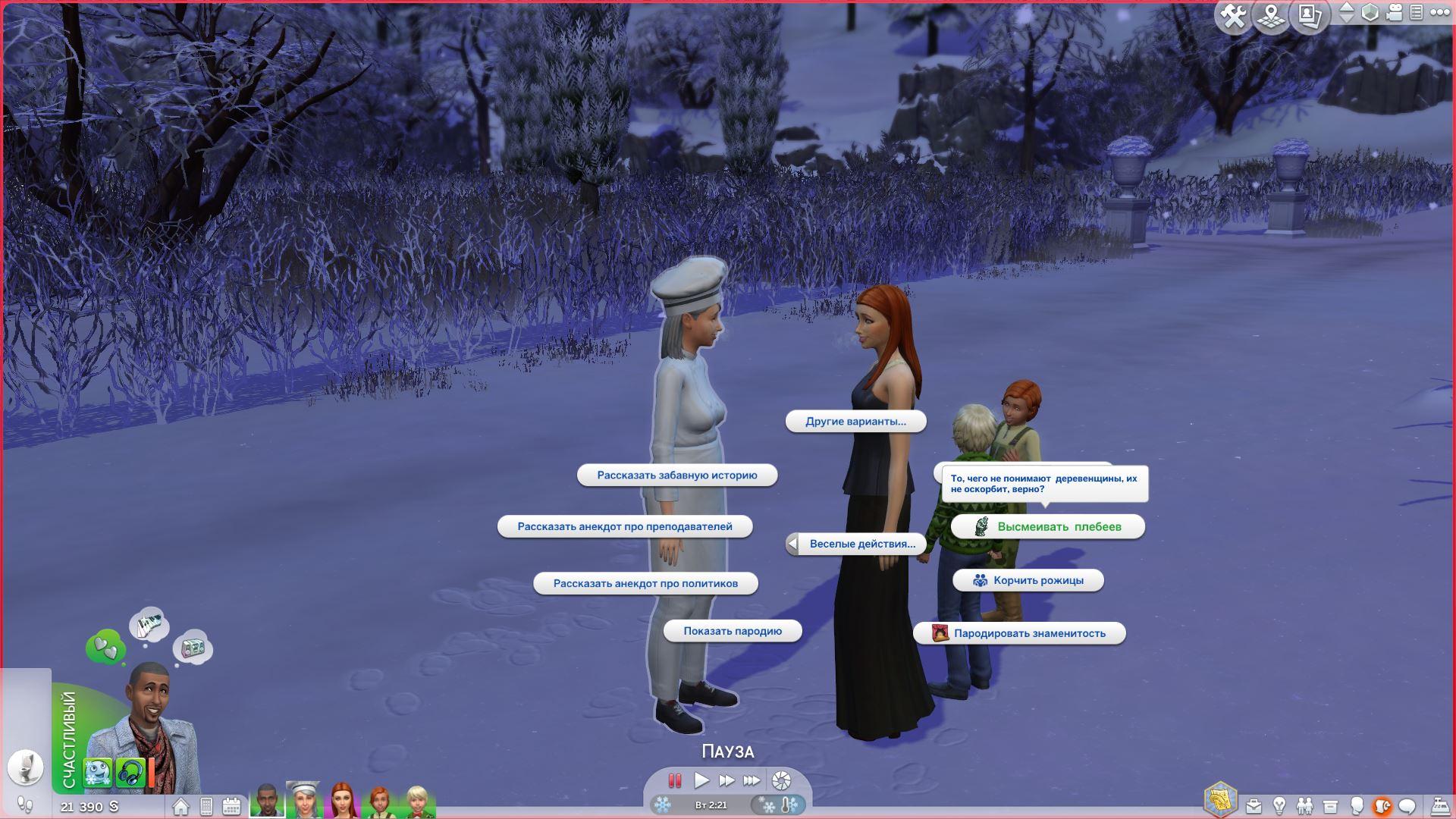
Task: Resume game at normal play speed
Action: (x=701, y=780)
